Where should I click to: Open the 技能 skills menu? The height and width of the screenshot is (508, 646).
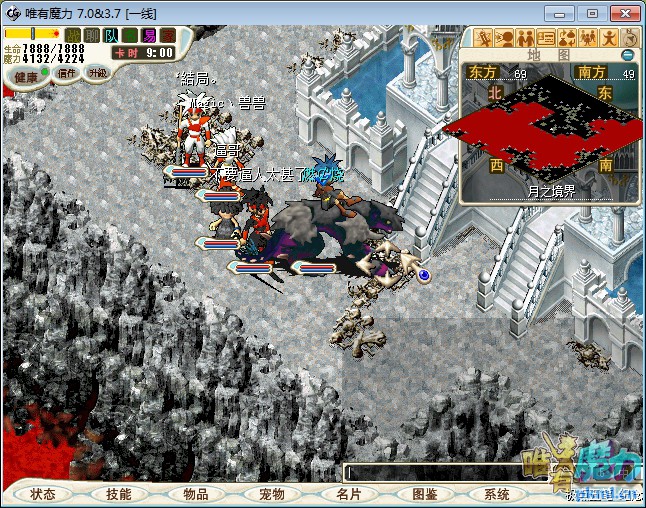click(x=118, y=494)
